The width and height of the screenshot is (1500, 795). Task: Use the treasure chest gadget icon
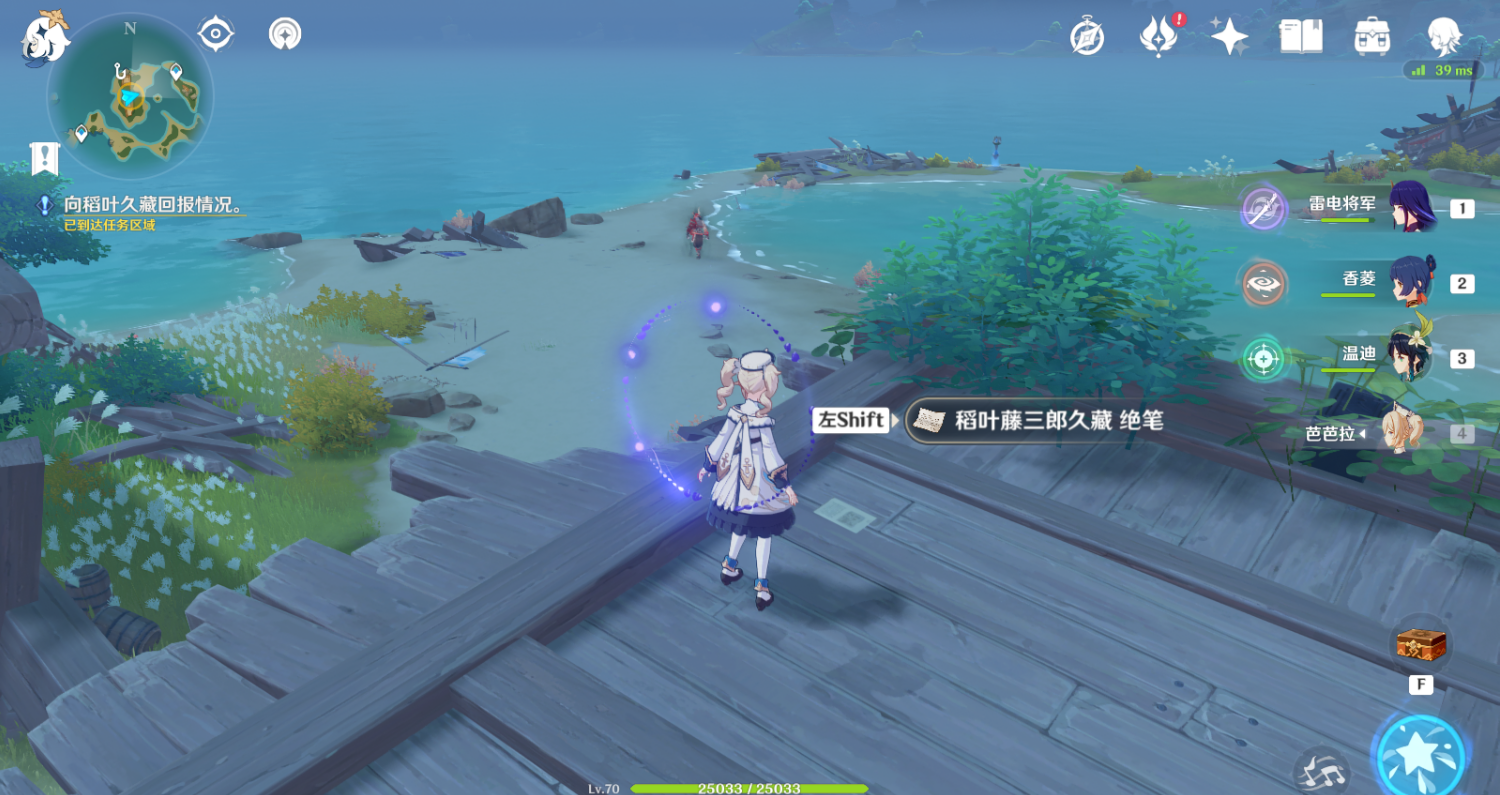click(1421, 645)
